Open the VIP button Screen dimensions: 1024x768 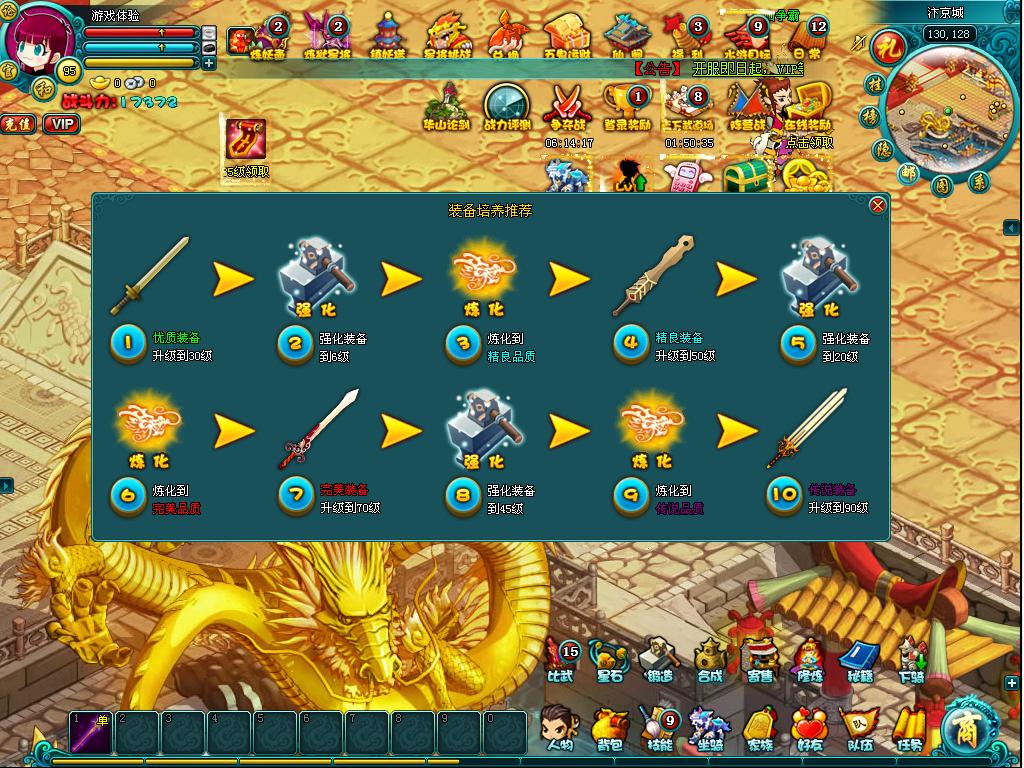point(62,124)
